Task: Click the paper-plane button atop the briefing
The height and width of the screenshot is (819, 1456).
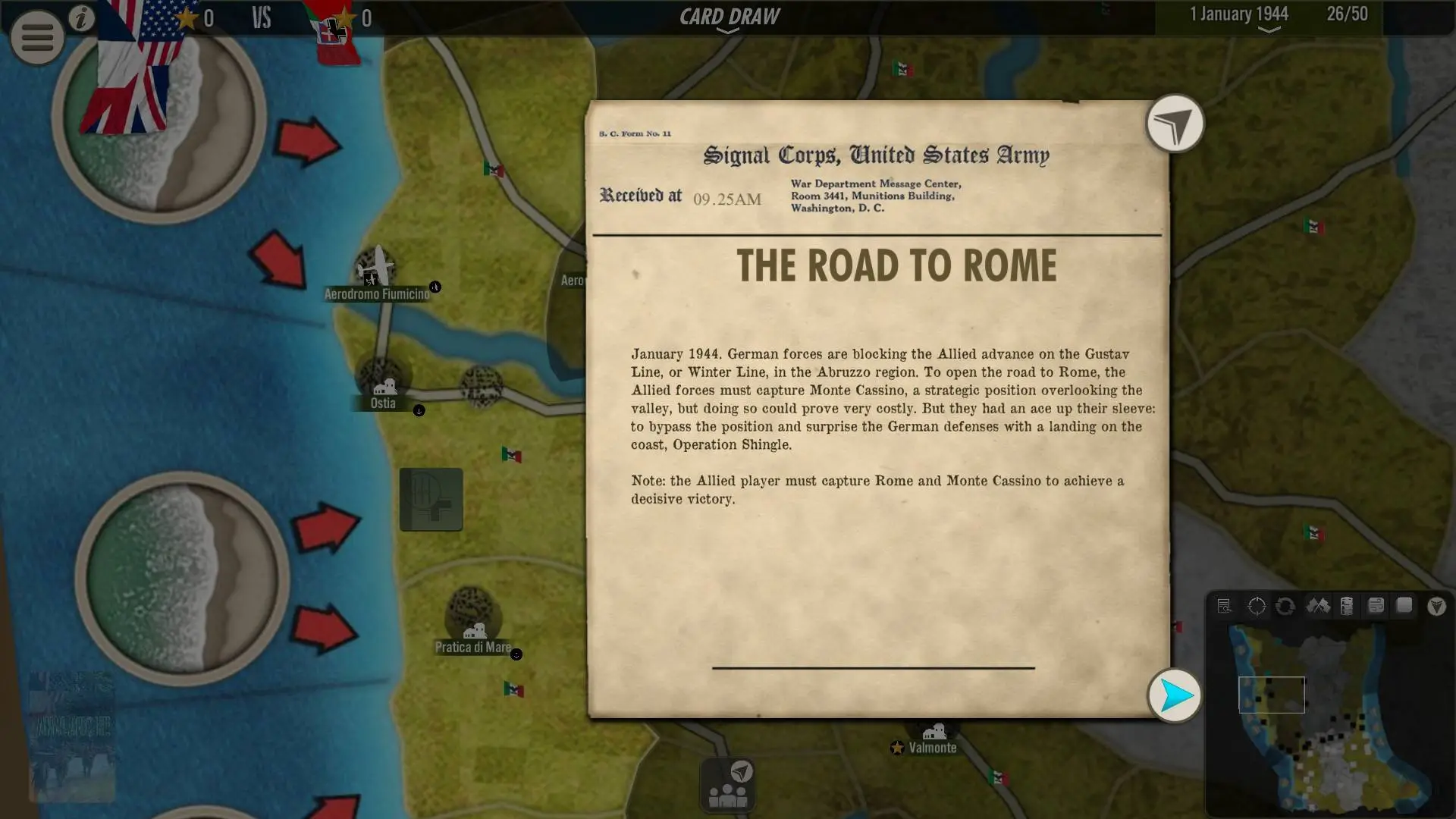Action: (x=1175, y=124)
